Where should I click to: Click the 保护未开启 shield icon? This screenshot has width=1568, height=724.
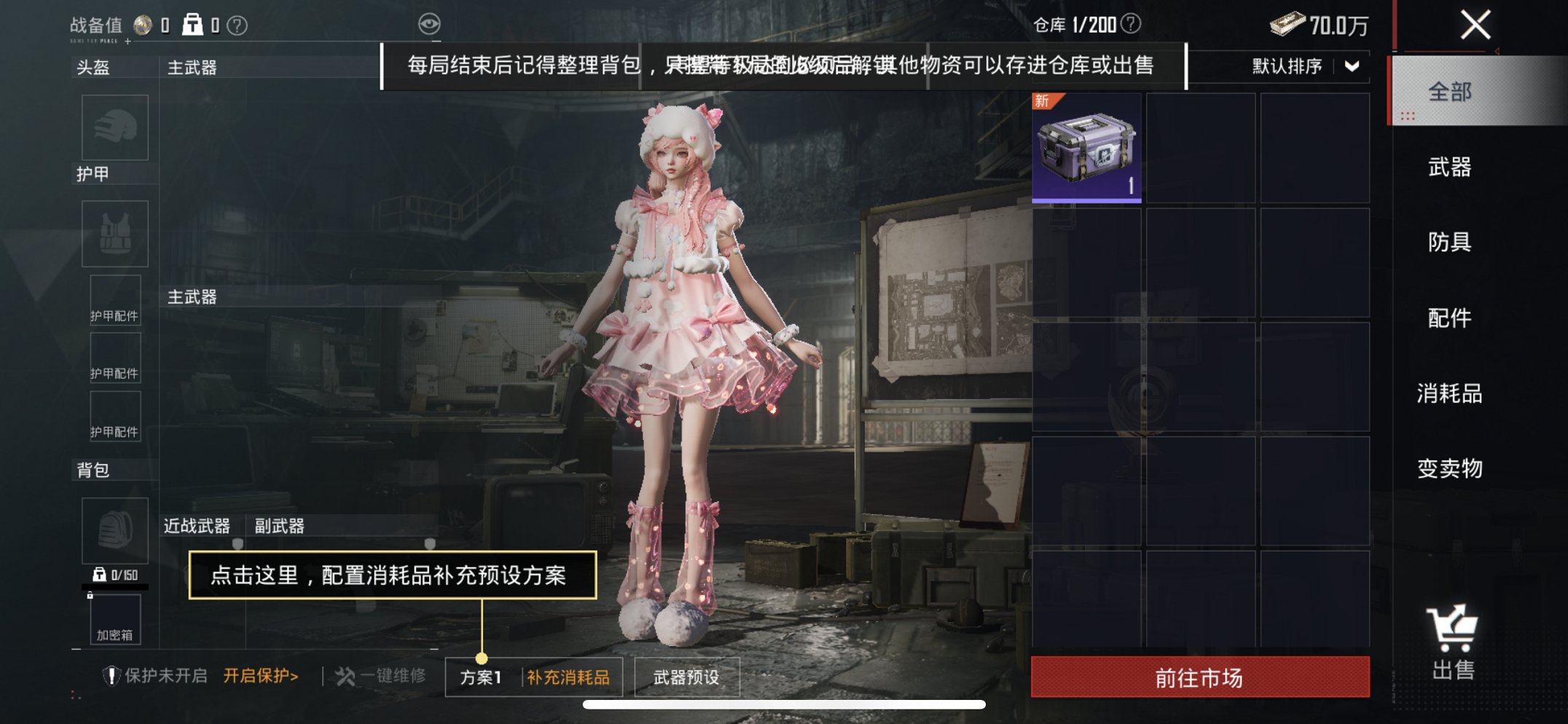pyautogui.click(x=111, y=675)
